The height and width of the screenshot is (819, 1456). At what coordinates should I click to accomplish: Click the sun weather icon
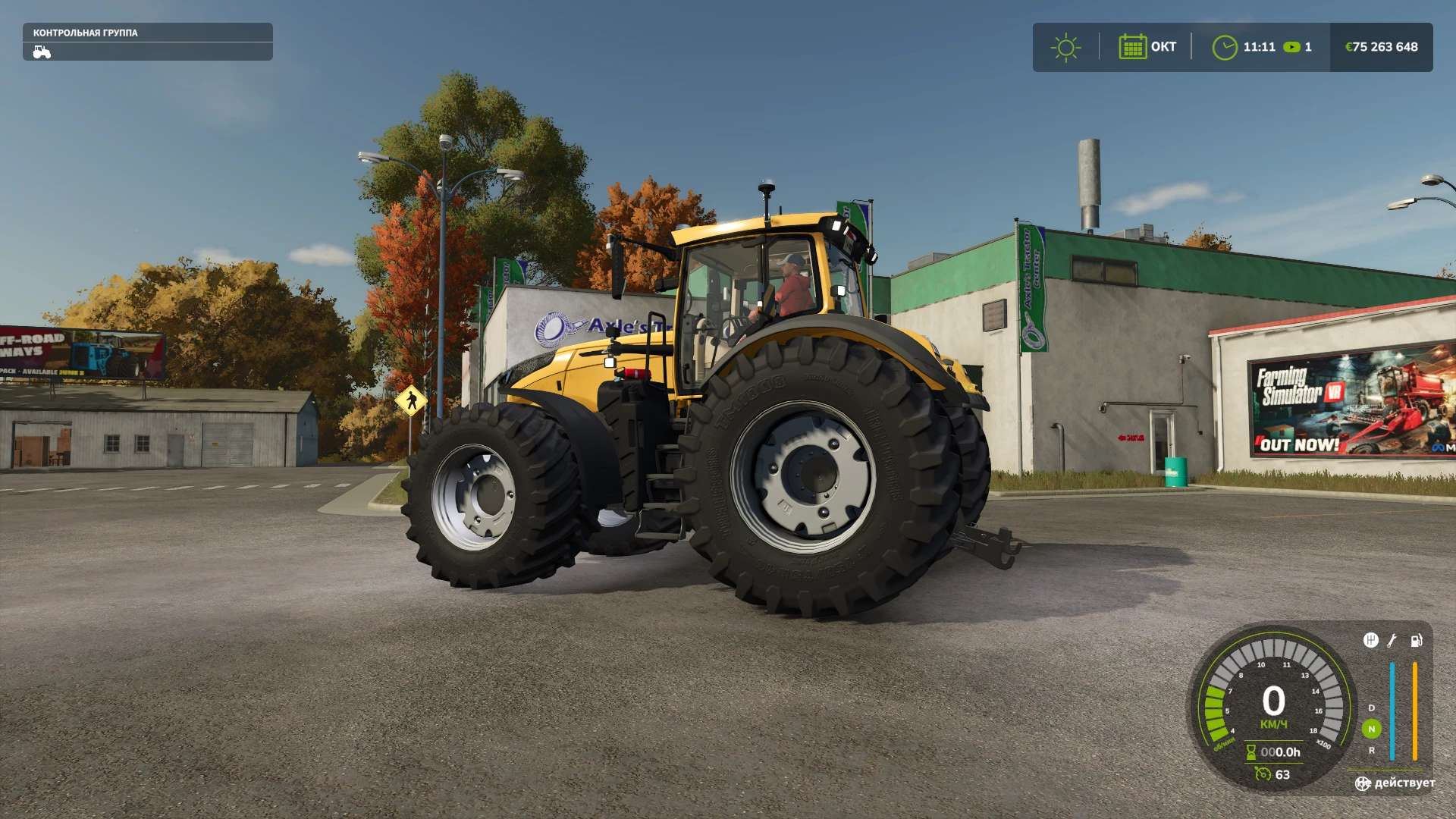1065,47
